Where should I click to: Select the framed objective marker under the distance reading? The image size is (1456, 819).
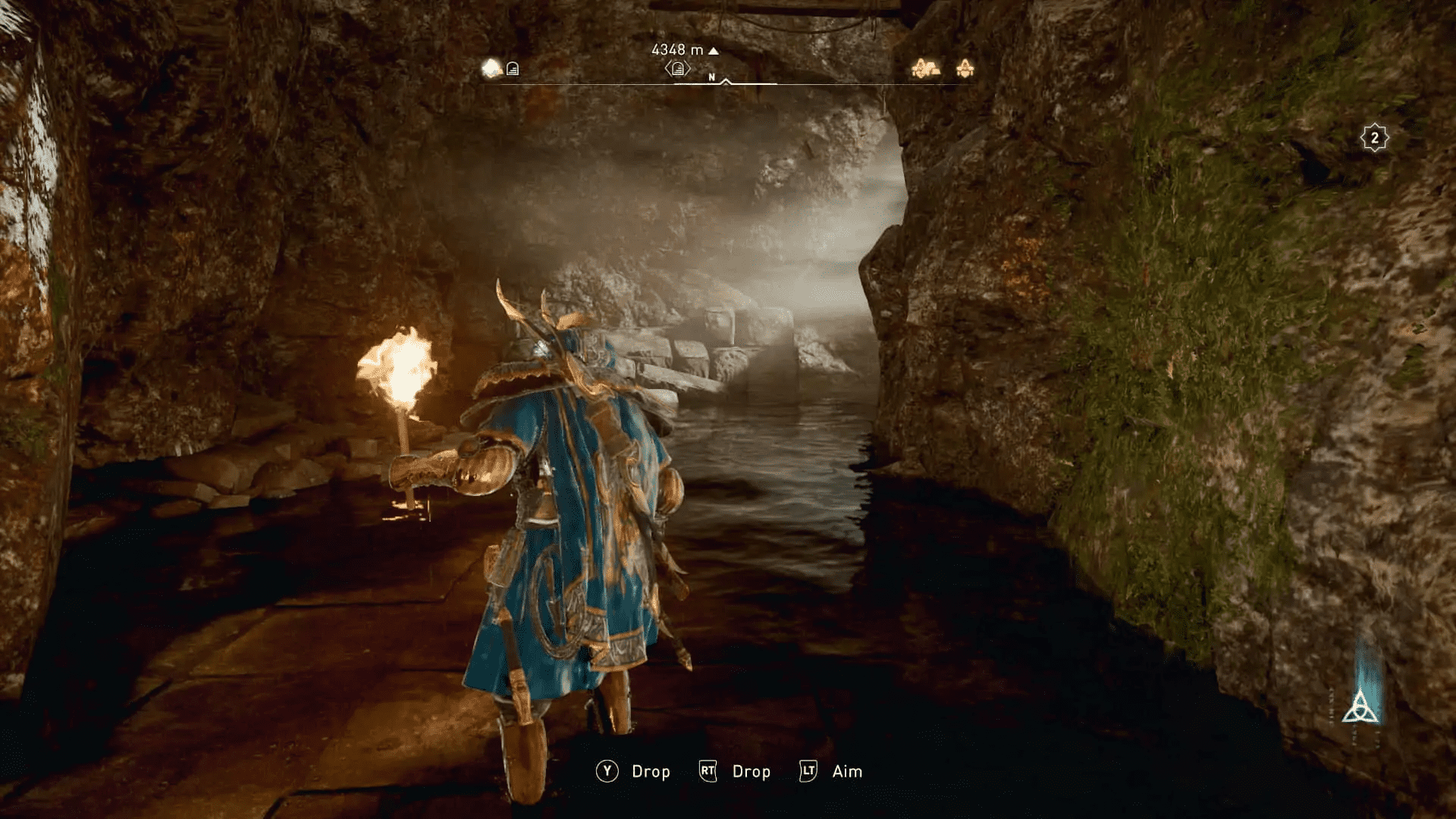(677, 69)
